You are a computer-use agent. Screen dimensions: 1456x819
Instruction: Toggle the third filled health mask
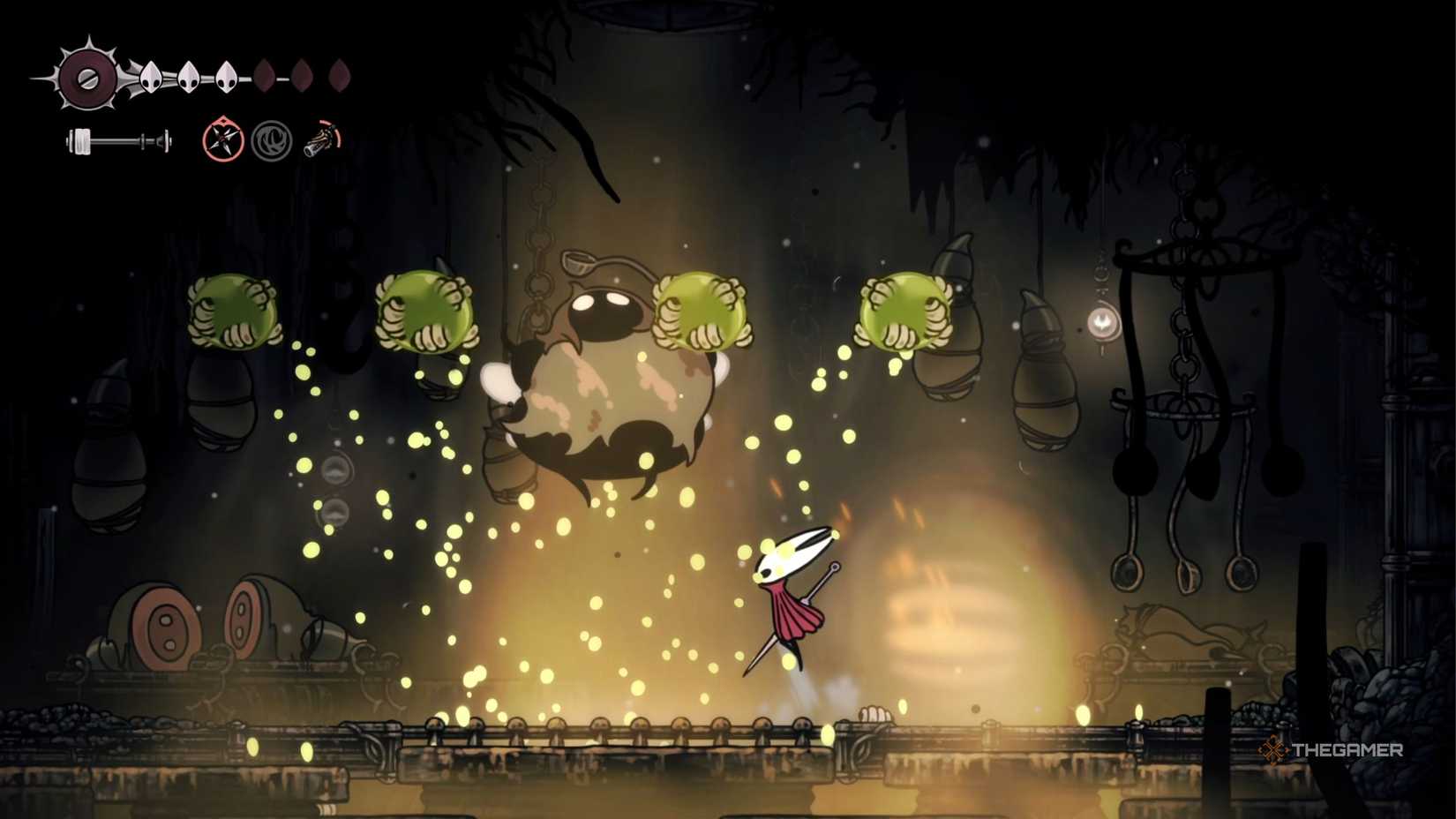click(x=225, y=75)
